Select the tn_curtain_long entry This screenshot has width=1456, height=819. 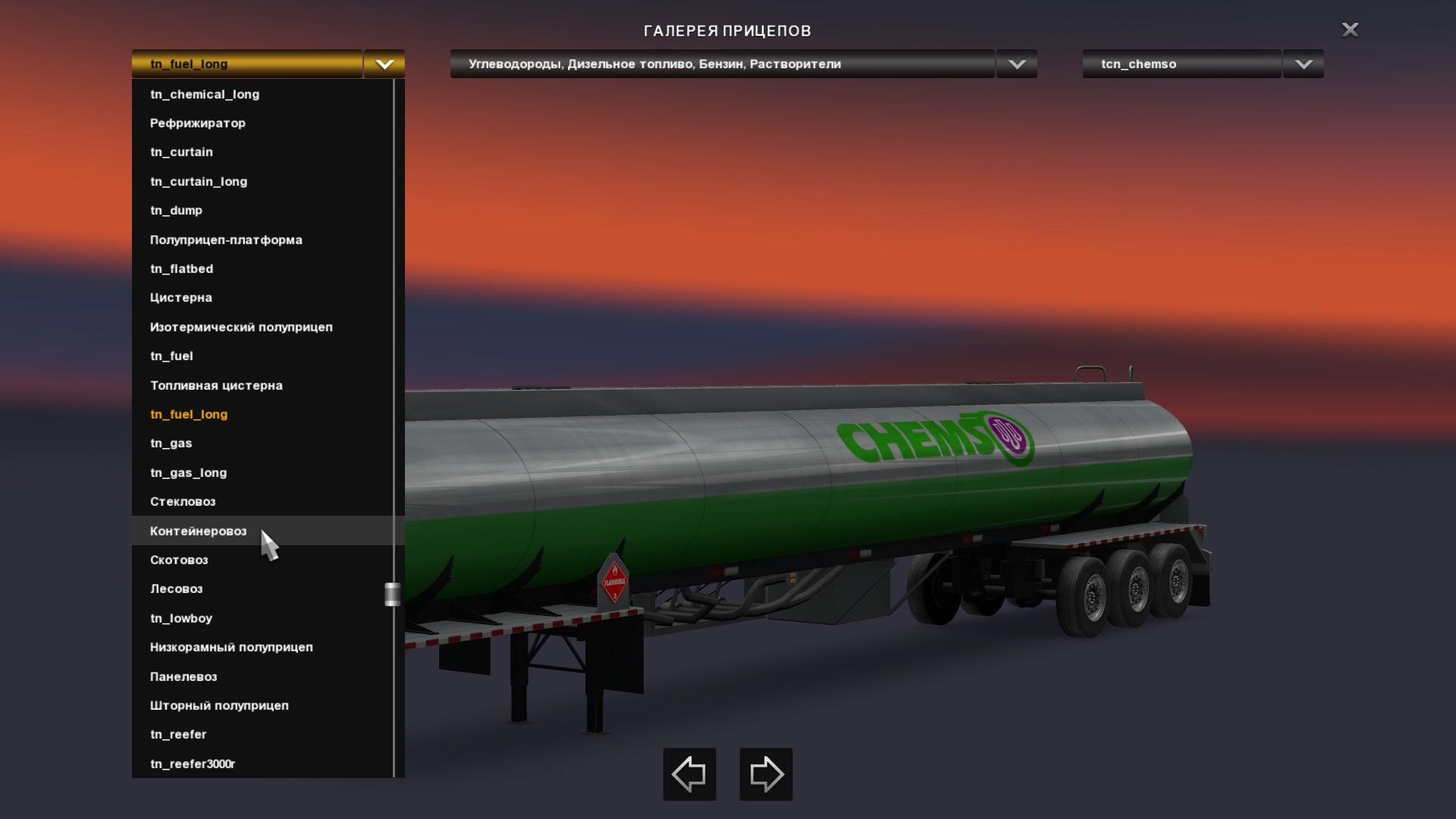(199, 181)
